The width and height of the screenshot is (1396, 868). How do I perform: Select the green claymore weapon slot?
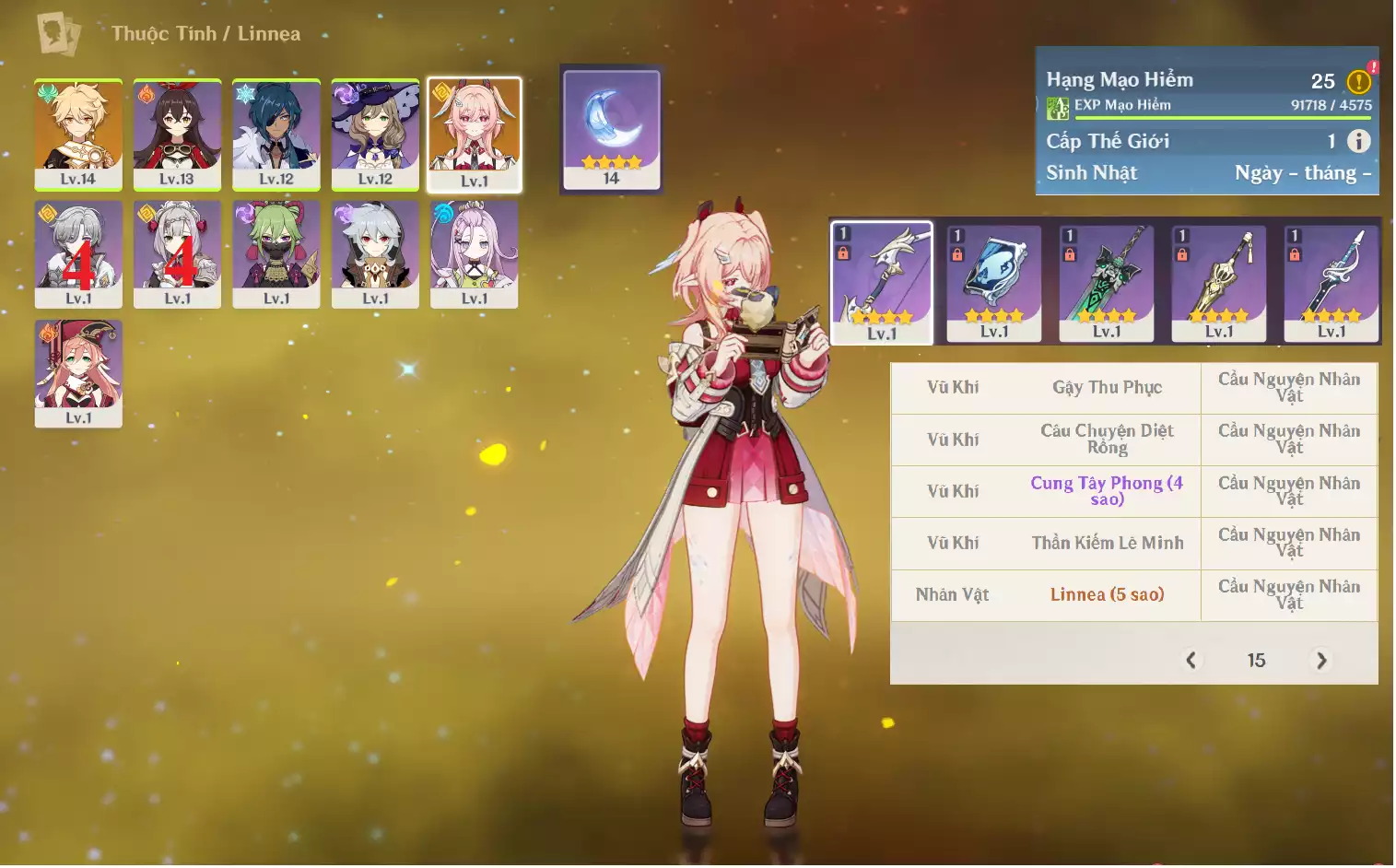[1107, 283]
